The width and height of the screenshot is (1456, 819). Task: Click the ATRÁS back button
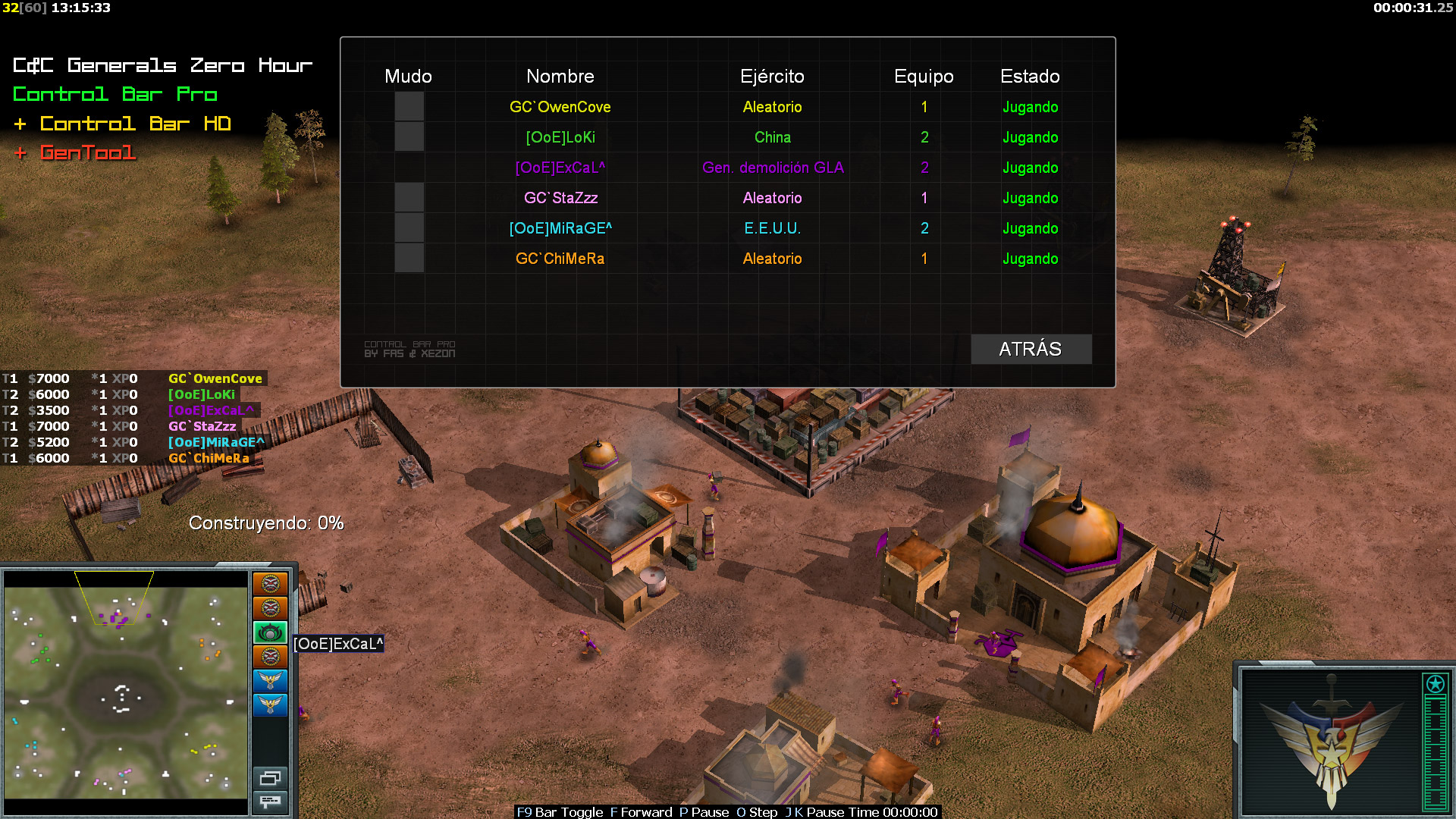[1031, 349]
